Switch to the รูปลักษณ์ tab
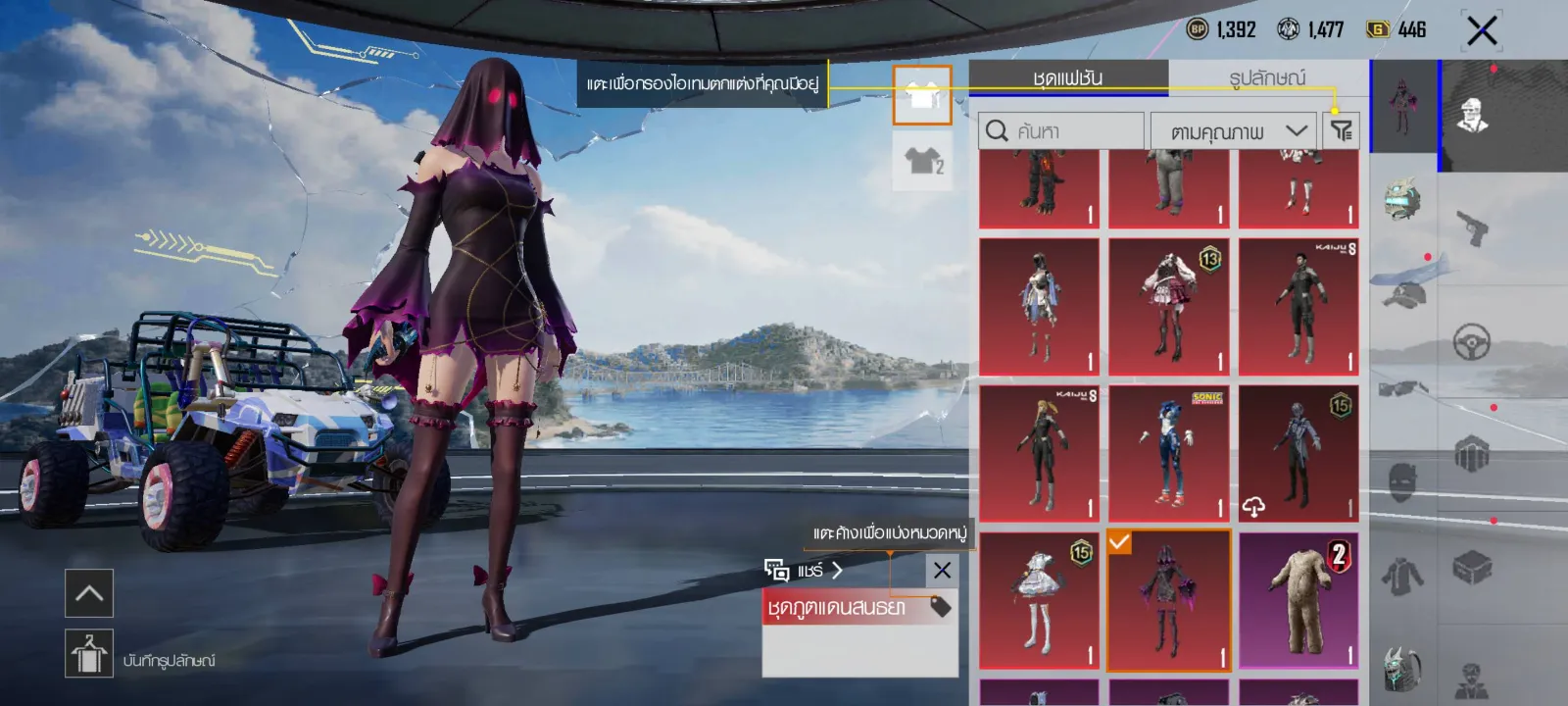Image resolution: width=1568 pixels, height=706 pixels. coord(1266,77)
